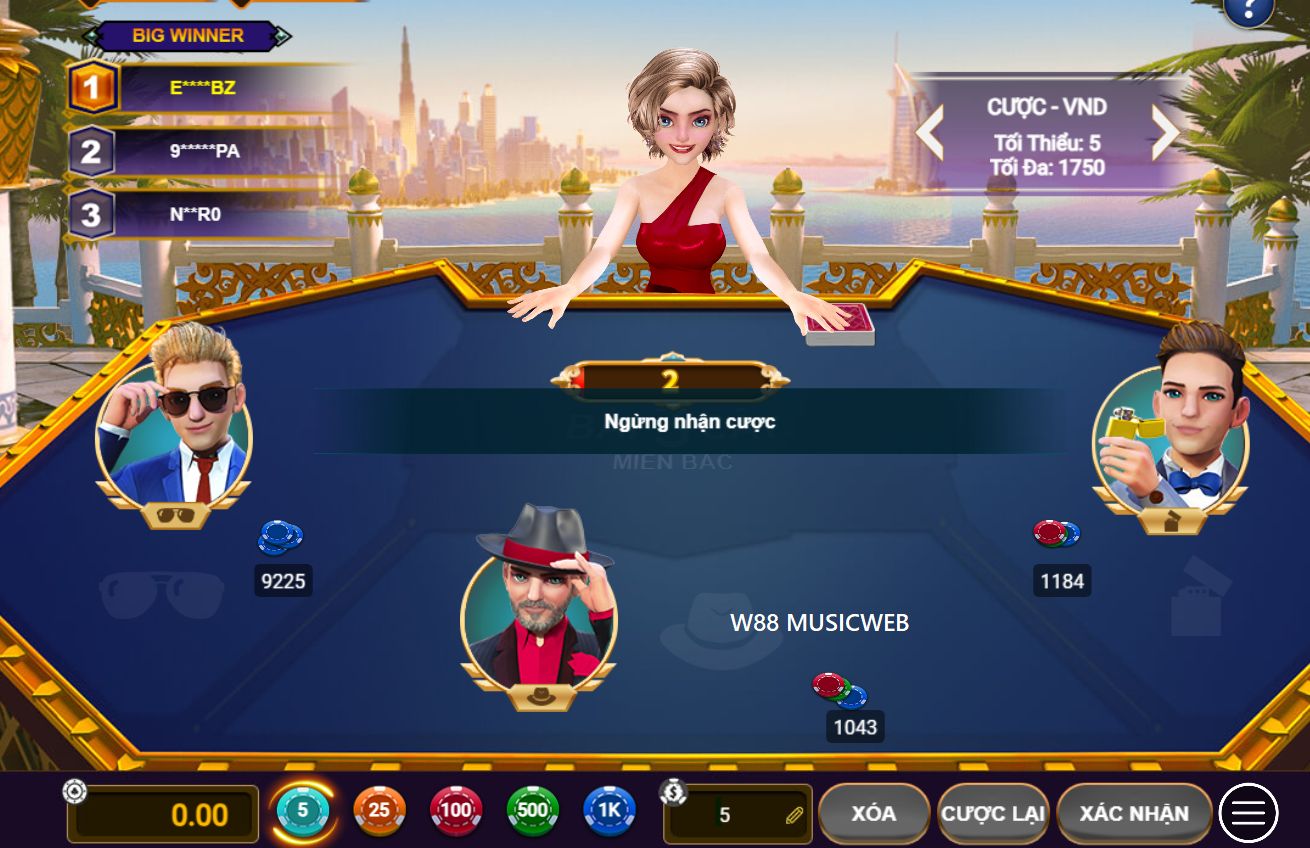Screen dimensions: 1310x848
Task: Click the pencil edit icon beside bet amount
Action: [x=795, y=814]
